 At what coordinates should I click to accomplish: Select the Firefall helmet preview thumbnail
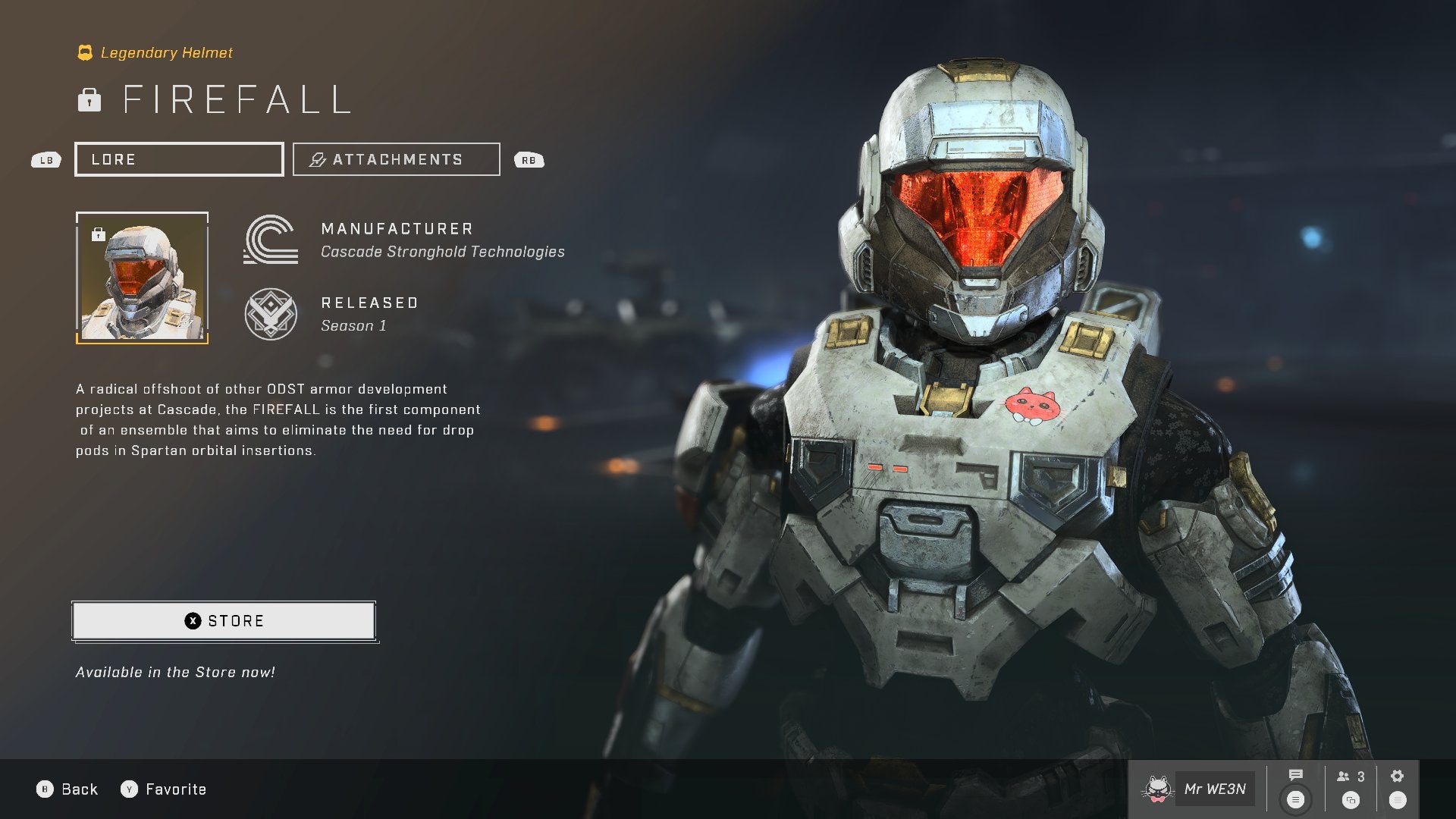point(142,278)
